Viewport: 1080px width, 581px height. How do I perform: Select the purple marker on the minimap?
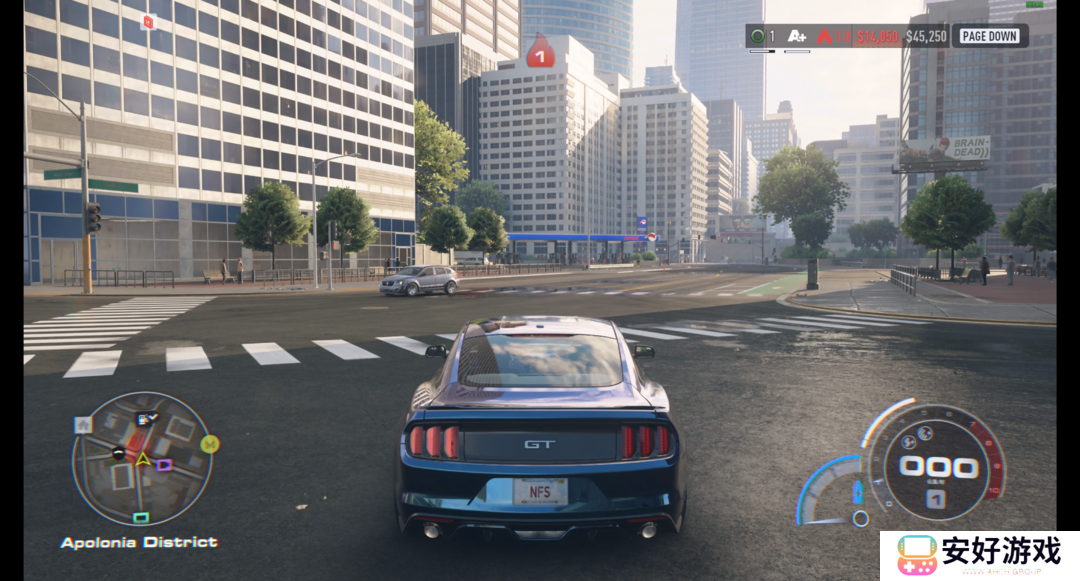coord(164,465)
